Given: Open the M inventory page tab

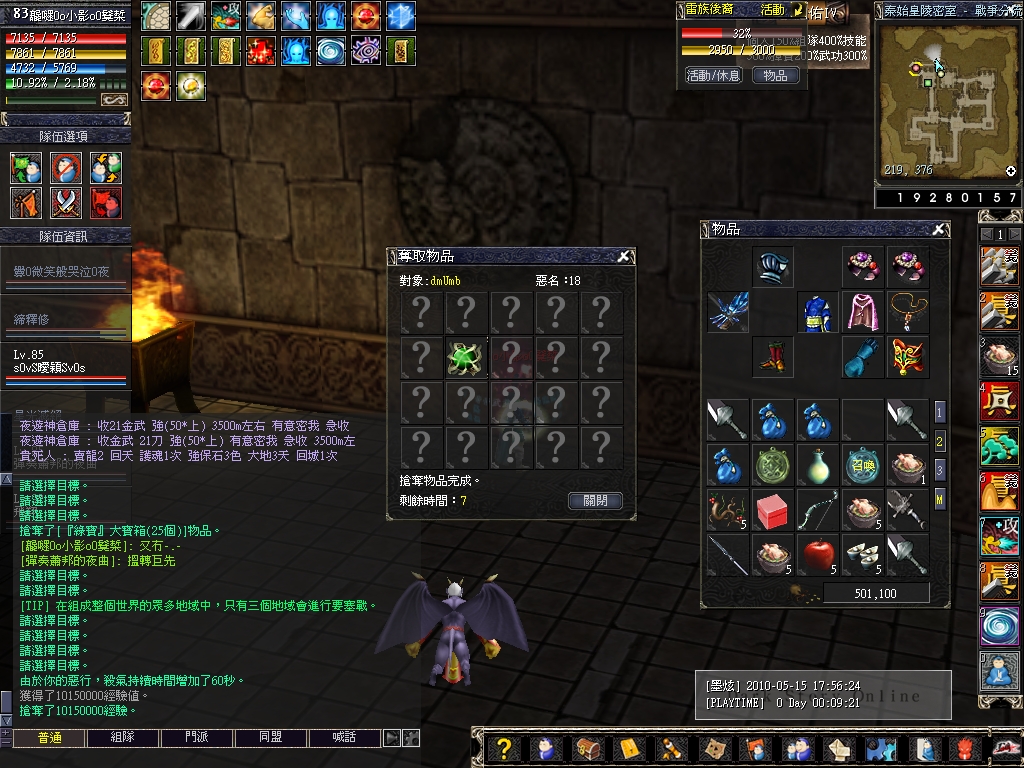Looking at the screenshot, I should 940,498.
